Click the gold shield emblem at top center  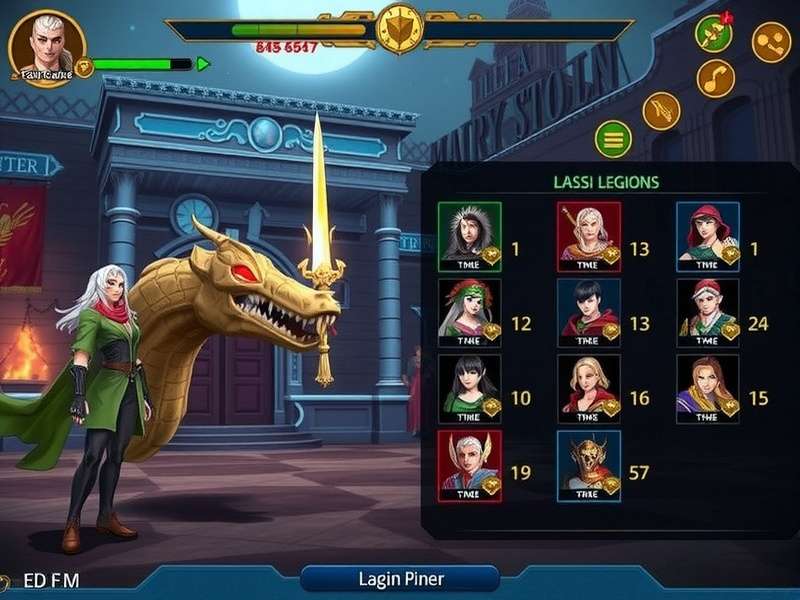click(399, 29)
